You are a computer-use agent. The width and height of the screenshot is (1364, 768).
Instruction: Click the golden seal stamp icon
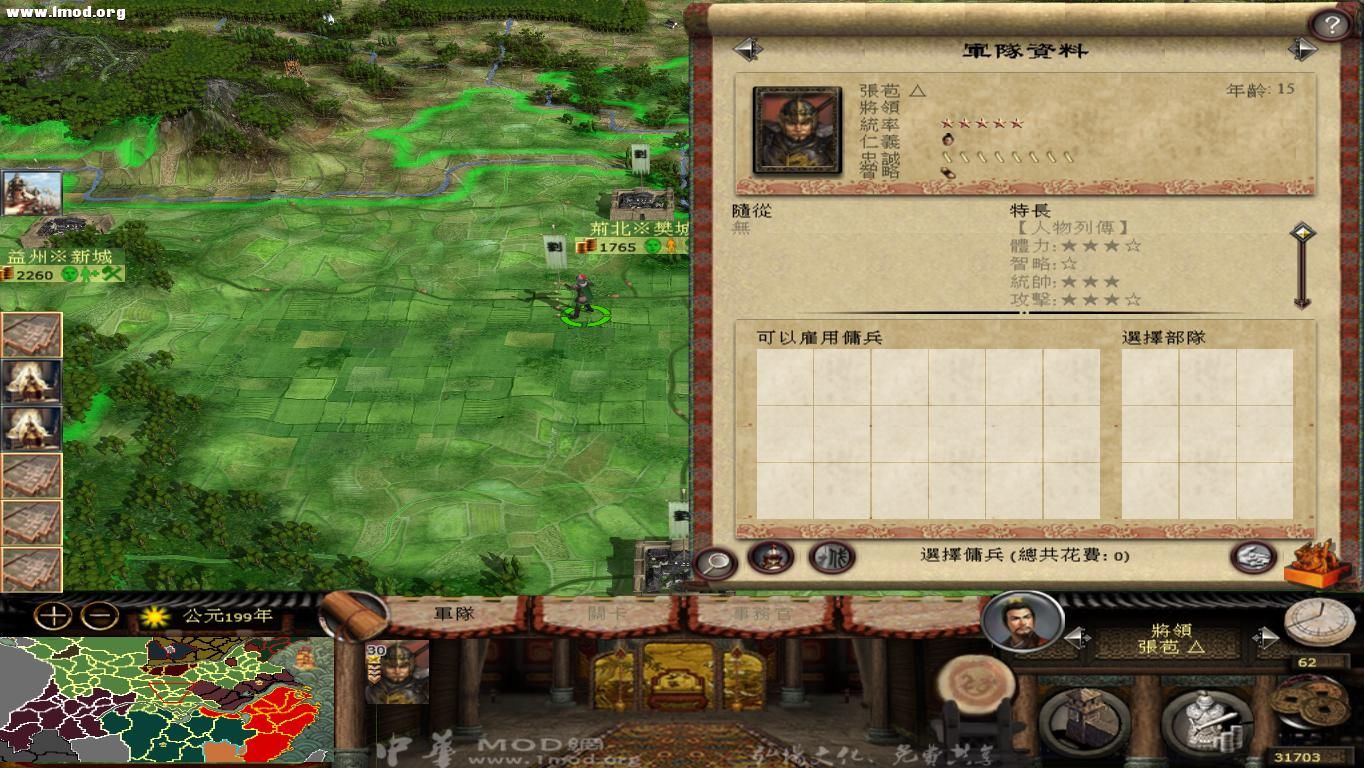(1314, 562)
